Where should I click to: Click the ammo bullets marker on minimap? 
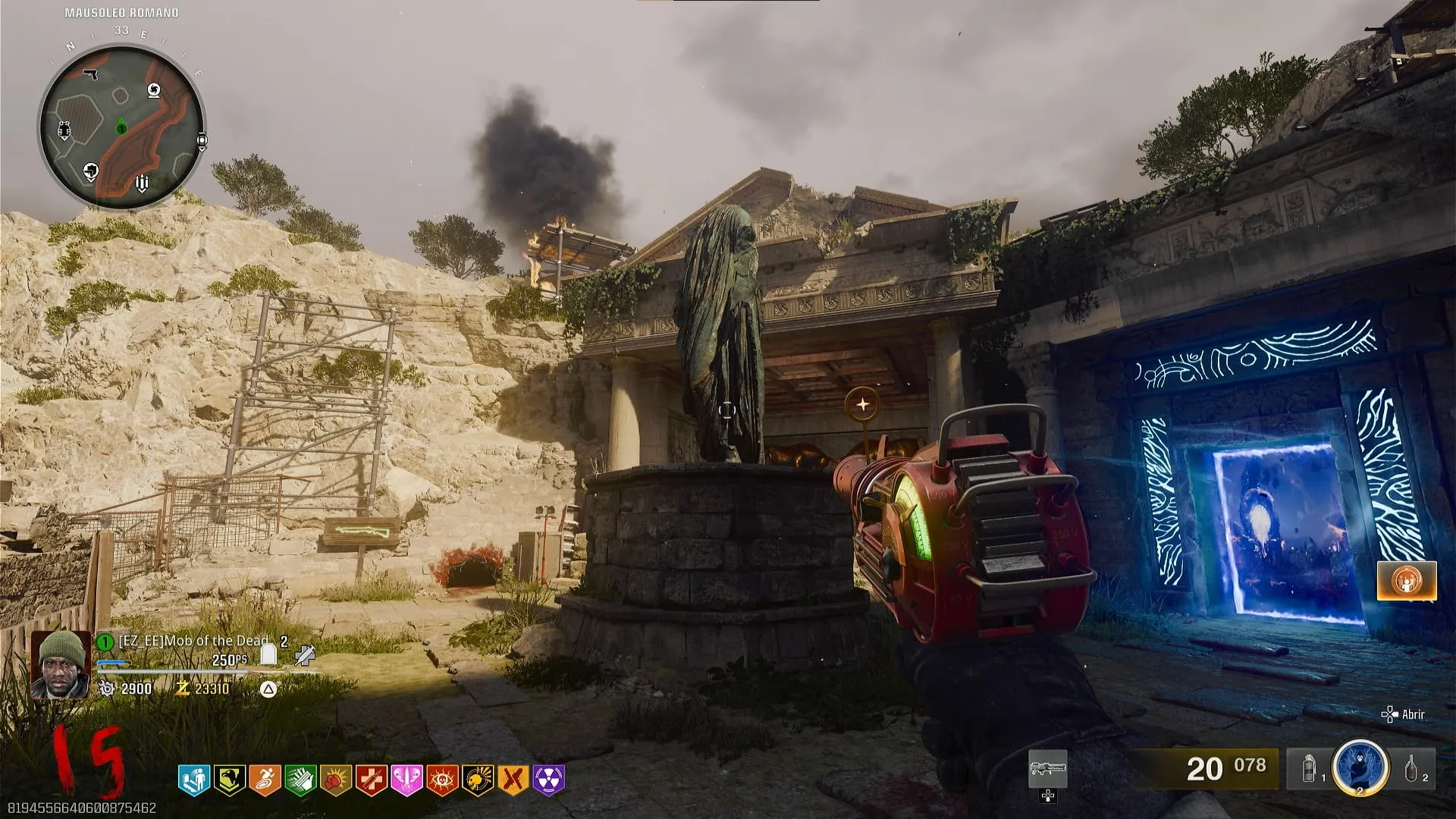coord(142,183)
